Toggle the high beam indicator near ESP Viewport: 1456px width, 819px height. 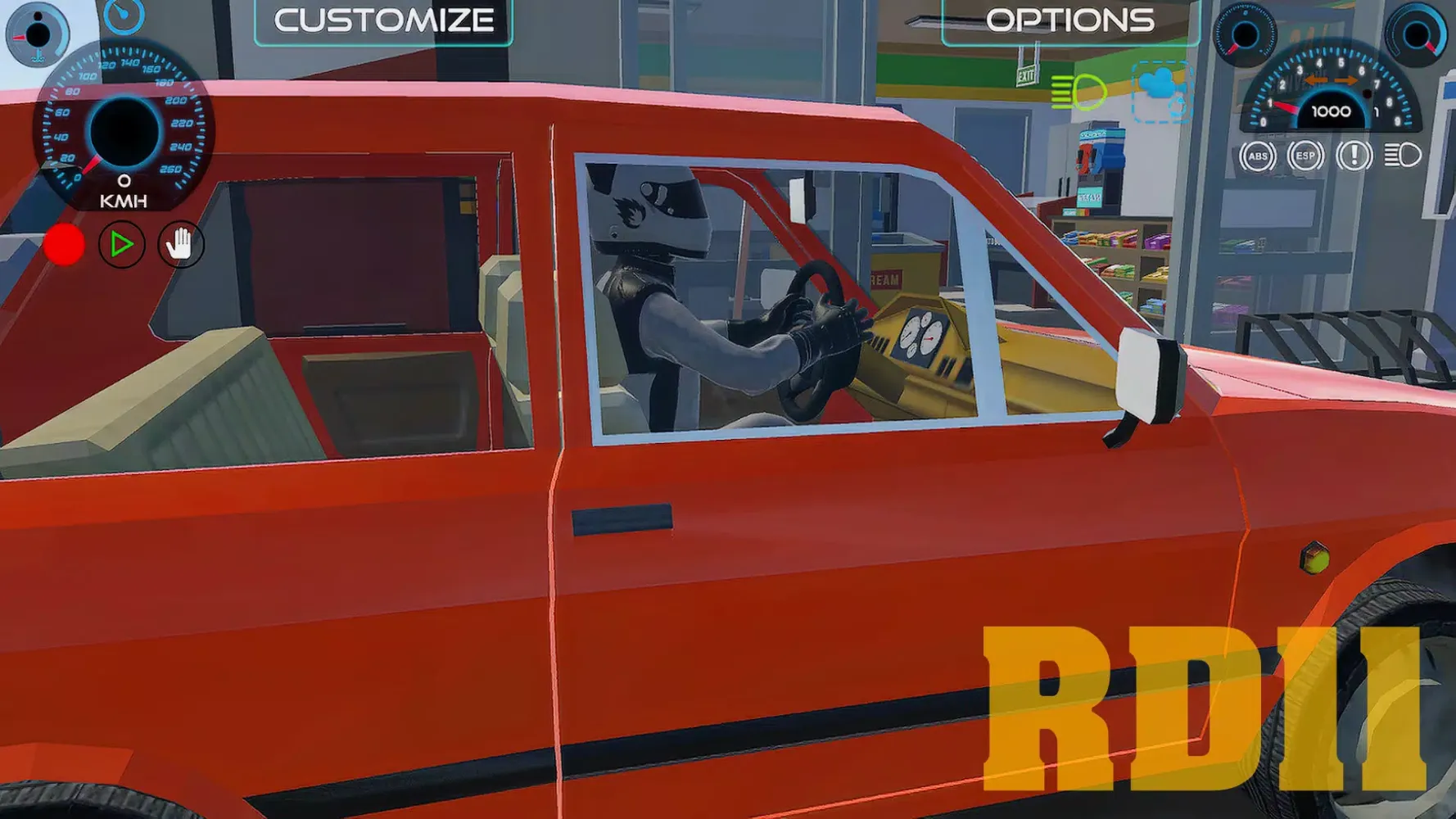(x=1399, y=156)
